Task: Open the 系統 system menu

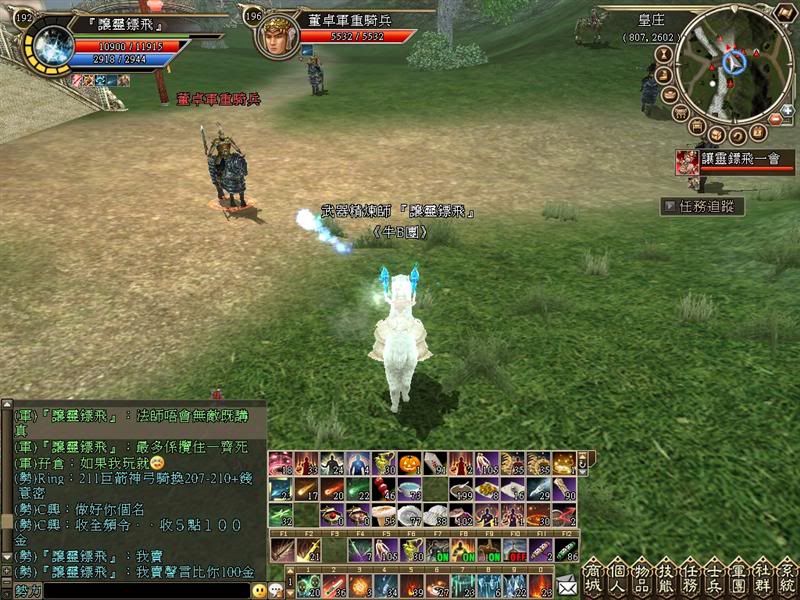Action: coord(787,577)
